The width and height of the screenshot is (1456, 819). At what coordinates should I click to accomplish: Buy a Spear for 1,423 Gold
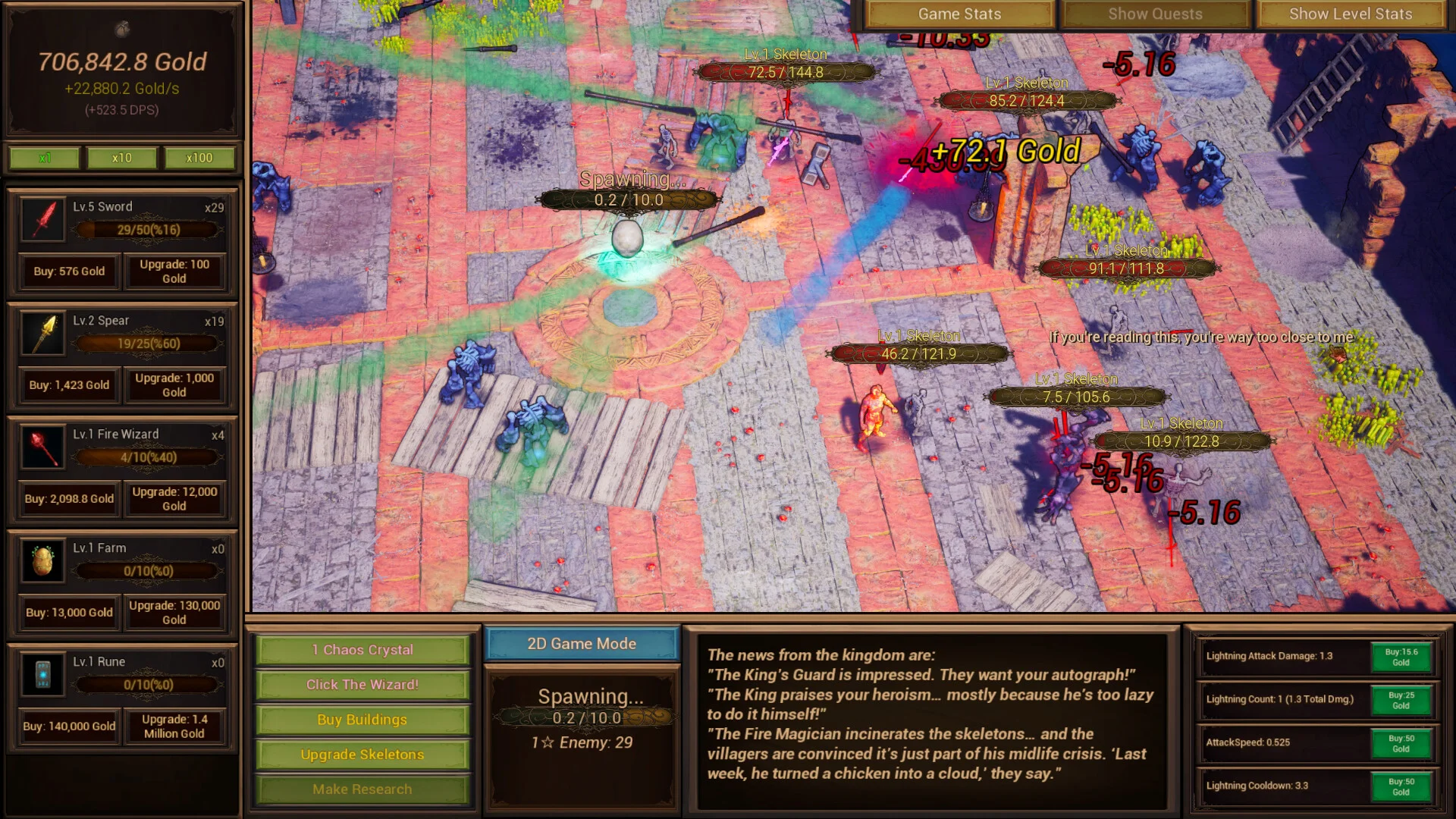(x=69, y=385)
